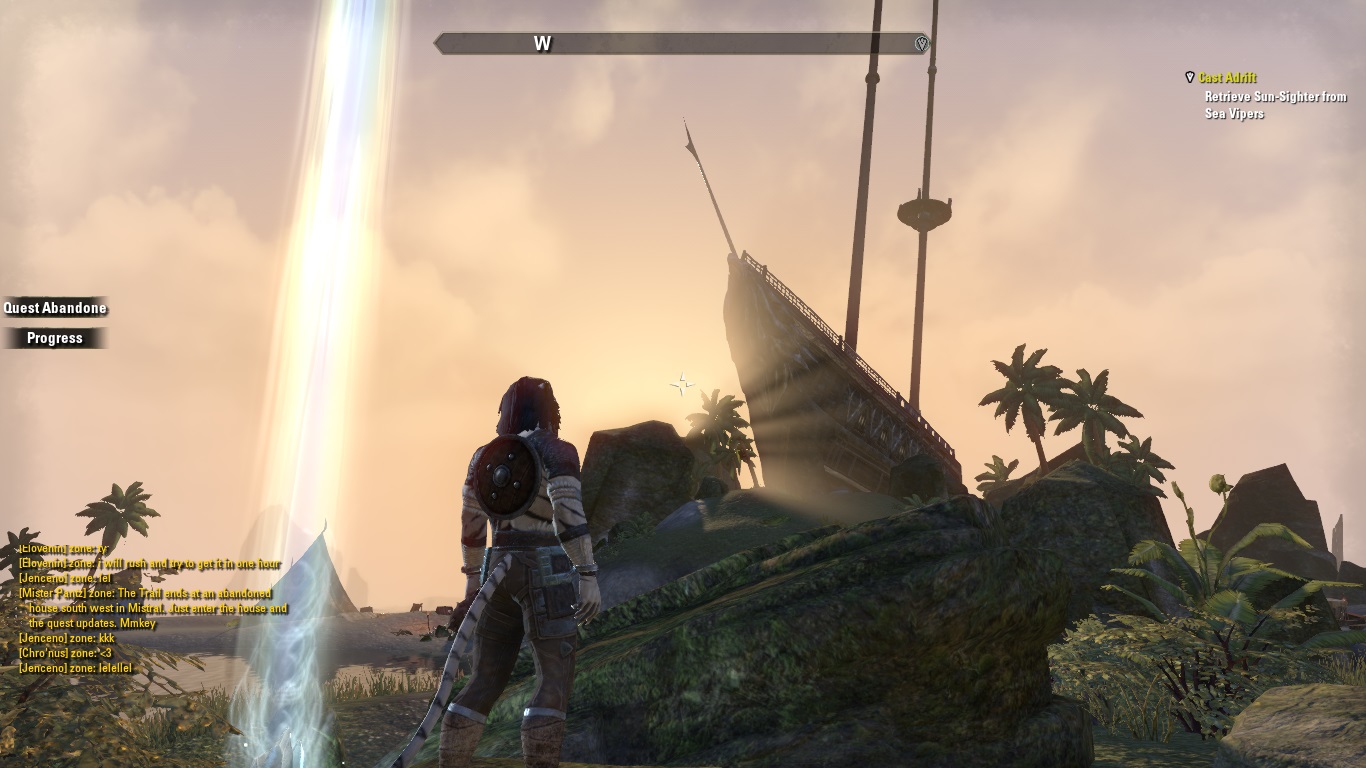The image size is (1366, 768).
Task: Select the Cast Adrift quest tracker title
Action: pos(1227,78)
